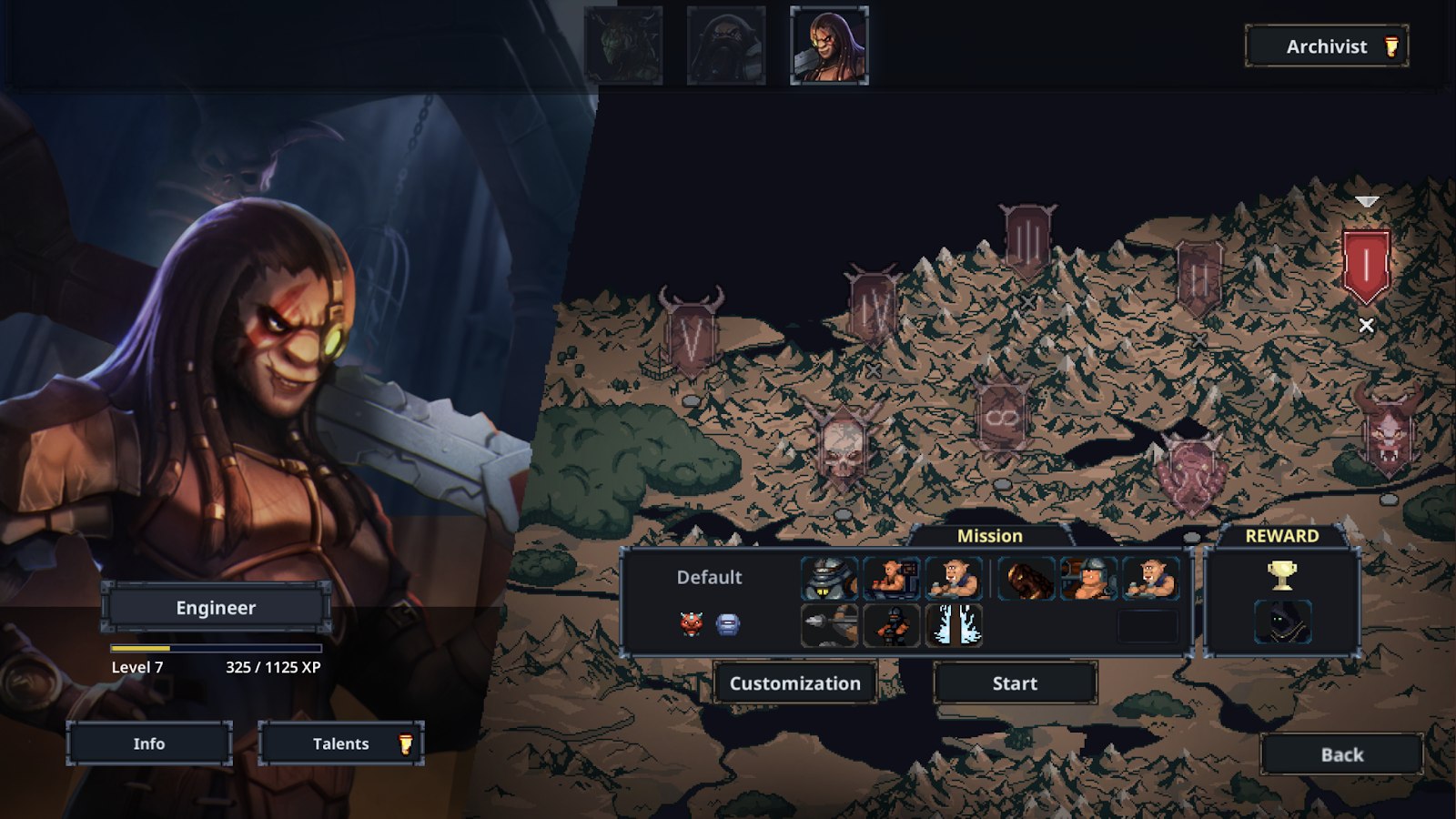The image size is (1456, 819).
Task: Select the infinity symbol endless banner
Action: [1002, 419]
